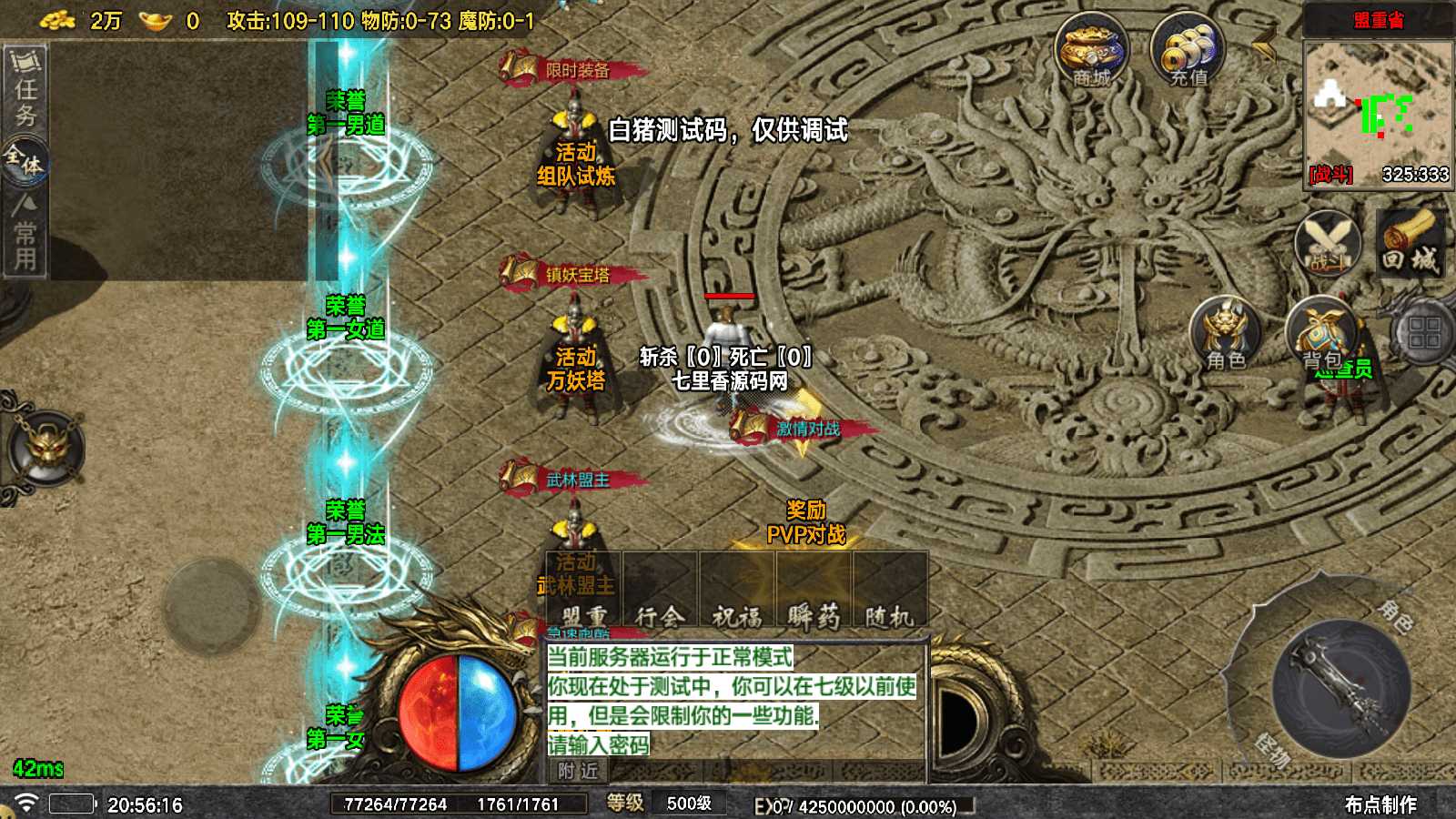
Task: Toggle the [战斗] combat indicator under minimap
Action: click(1330, 175)
